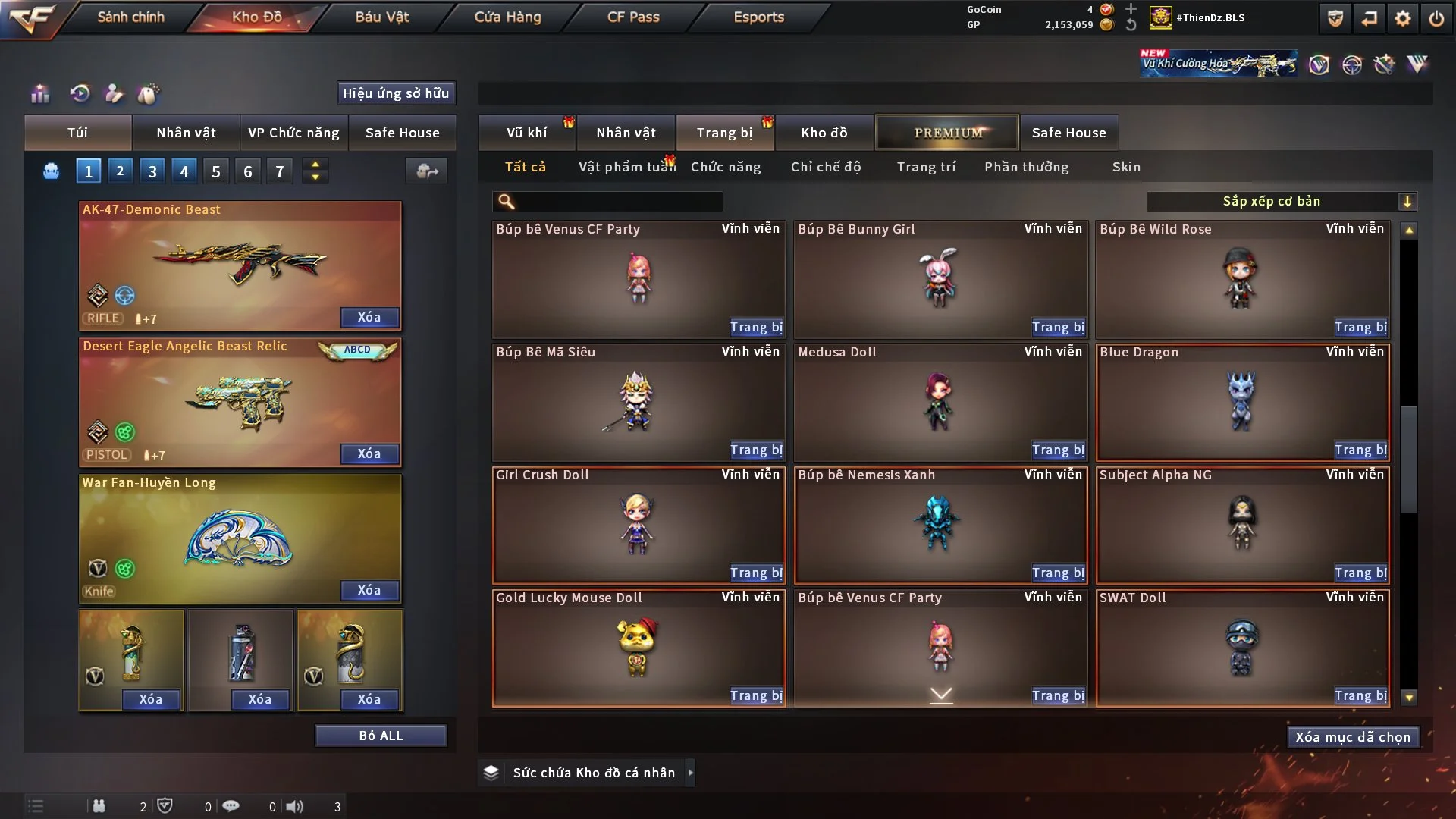Switch to the Vũ khí tab
This screenshot has height=819, width=1456.
(x=526, y=133)
